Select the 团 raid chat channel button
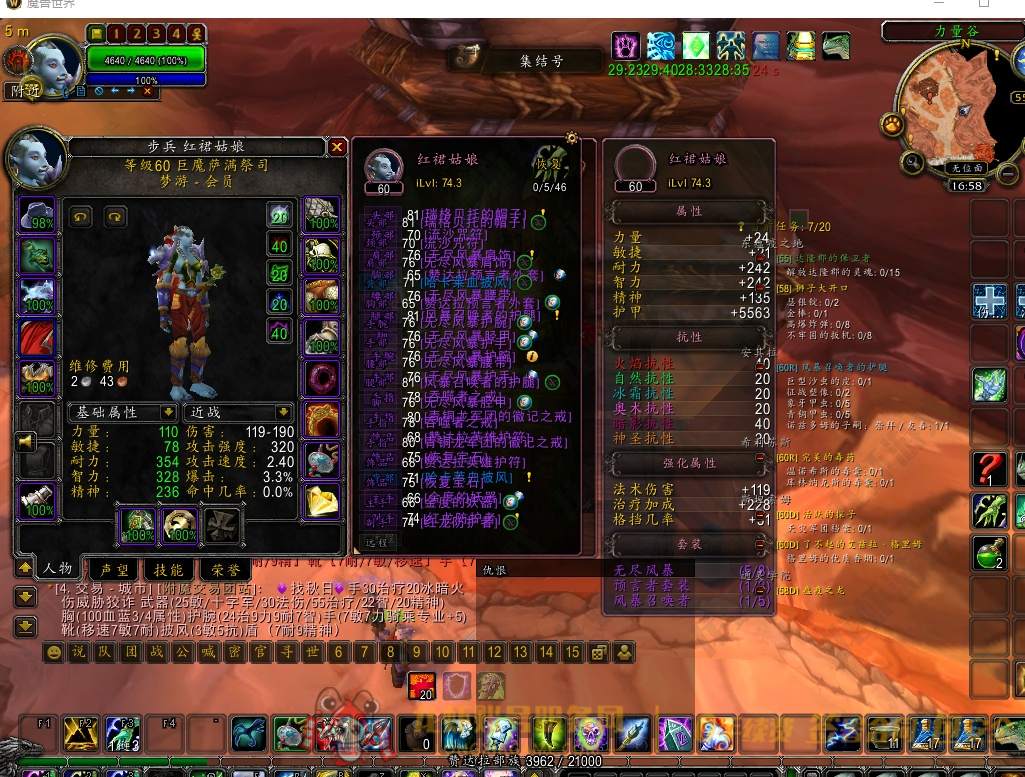Viewport: 1025px width, 777px height. 131,652
